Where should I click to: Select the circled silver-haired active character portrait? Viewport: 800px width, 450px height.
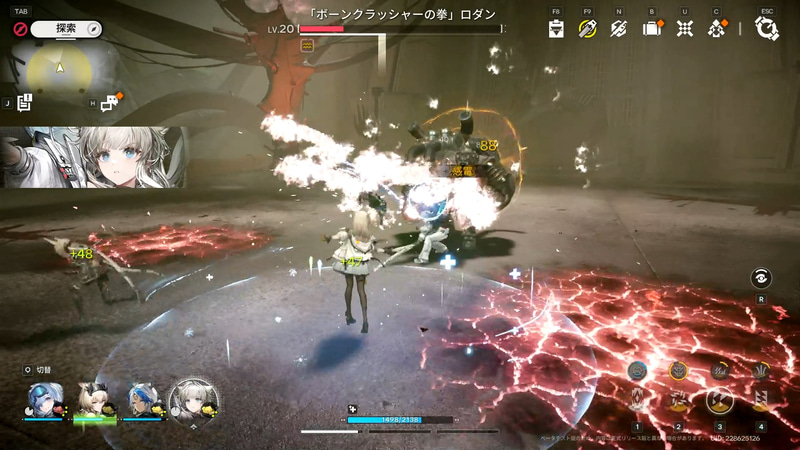coord(192,399)
